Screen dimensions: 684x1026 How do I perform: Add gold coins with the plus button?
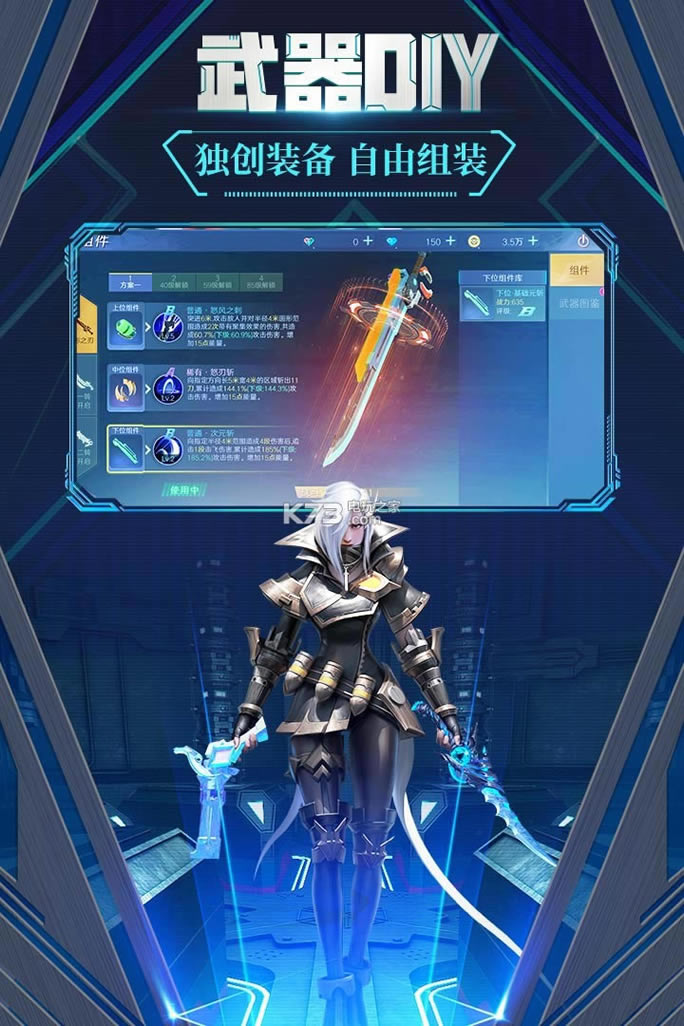coord(534,241)
